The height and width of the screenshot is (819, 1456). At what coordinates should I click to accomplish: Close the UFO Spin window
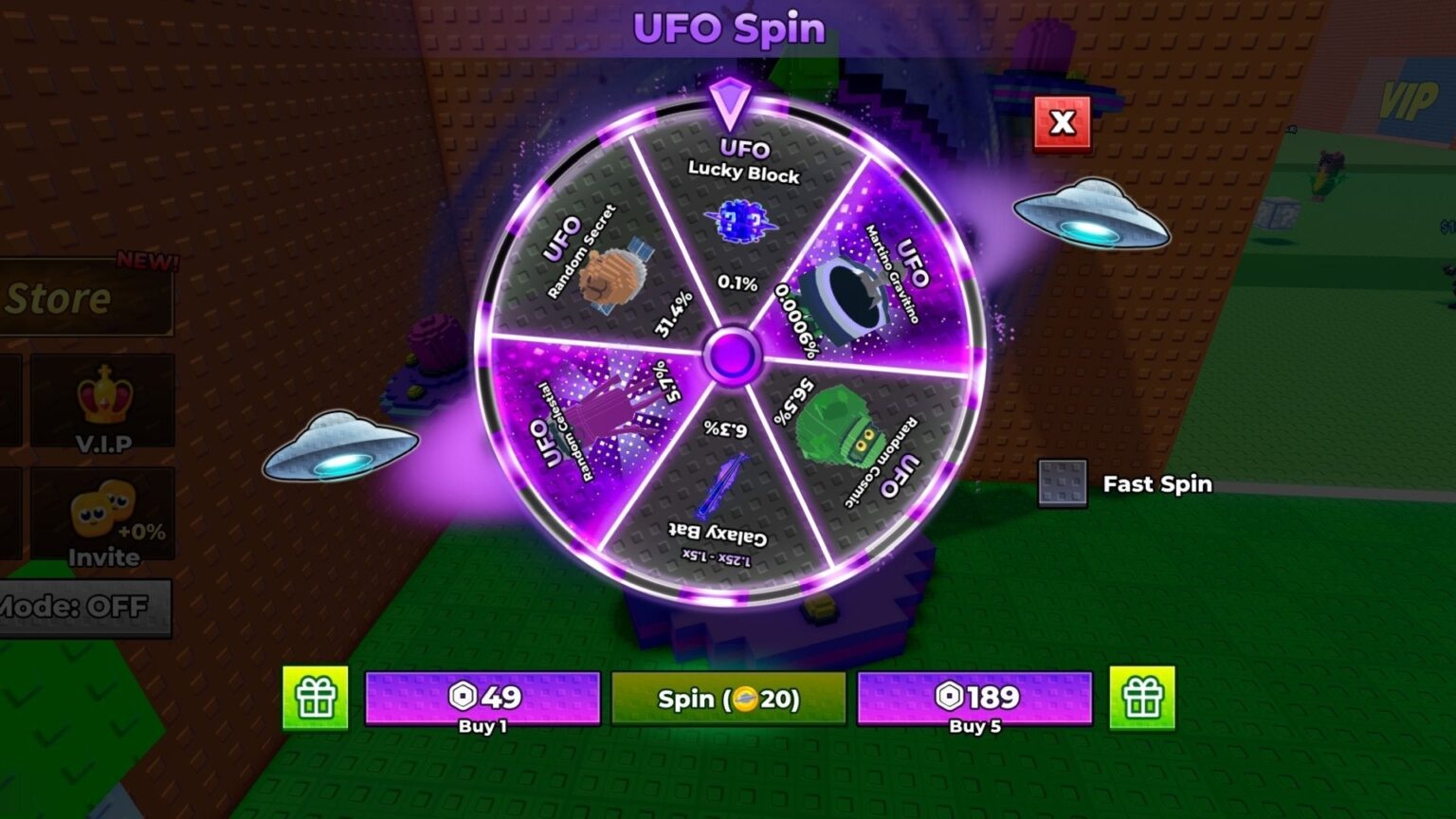[1062, 122]
